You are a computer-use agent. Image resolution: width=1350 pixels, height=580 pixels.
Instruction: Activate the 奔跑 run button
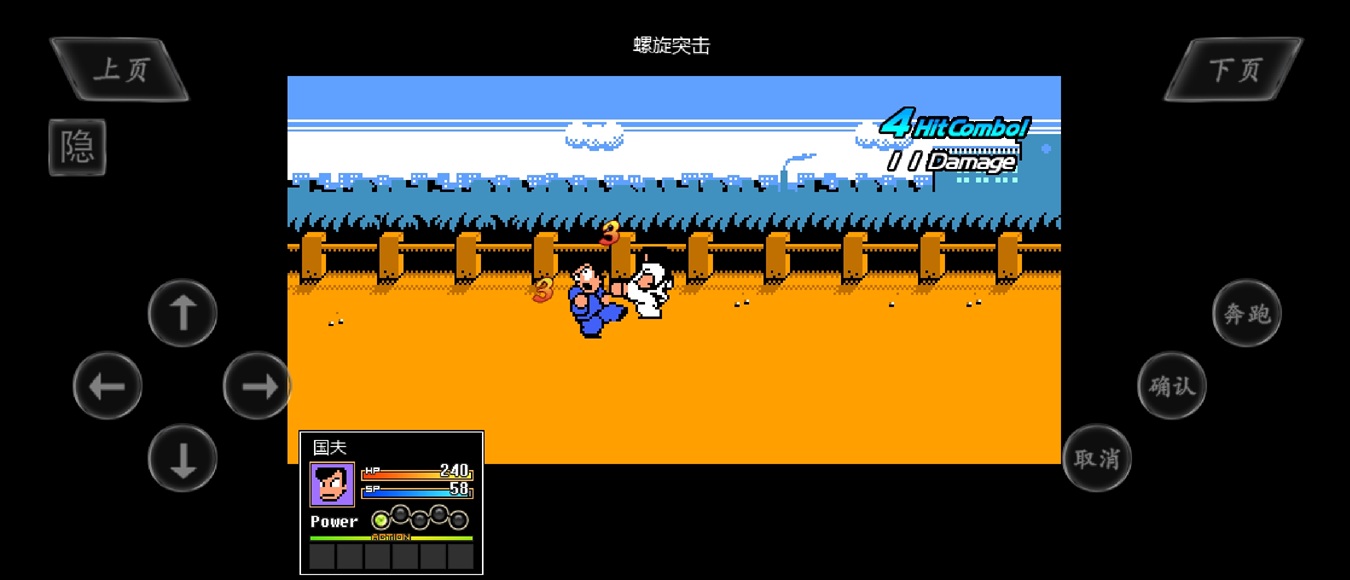(1246, 313)
